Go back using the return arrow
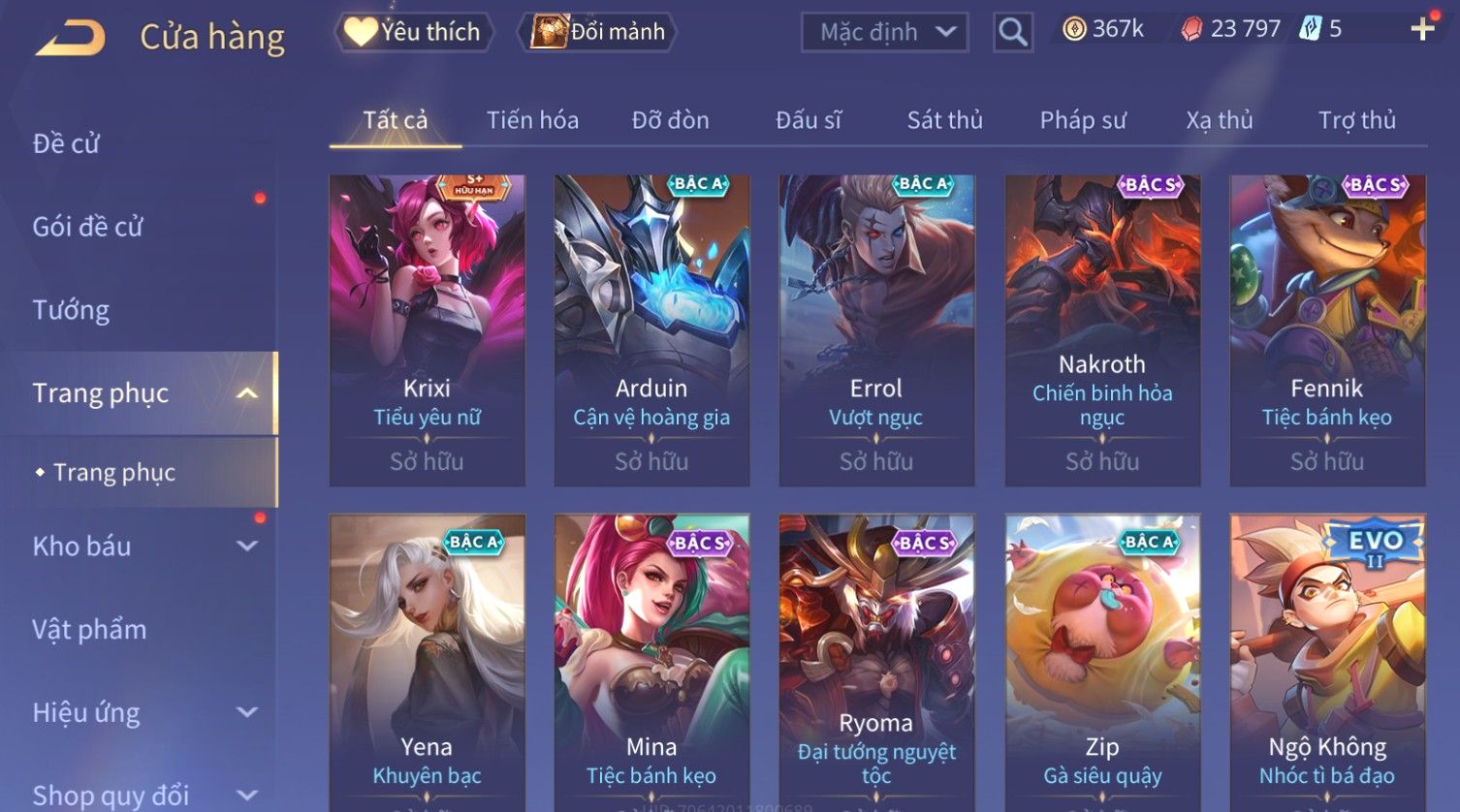The height and width of the screenshot is (812, 1460). tap(70, 38)
